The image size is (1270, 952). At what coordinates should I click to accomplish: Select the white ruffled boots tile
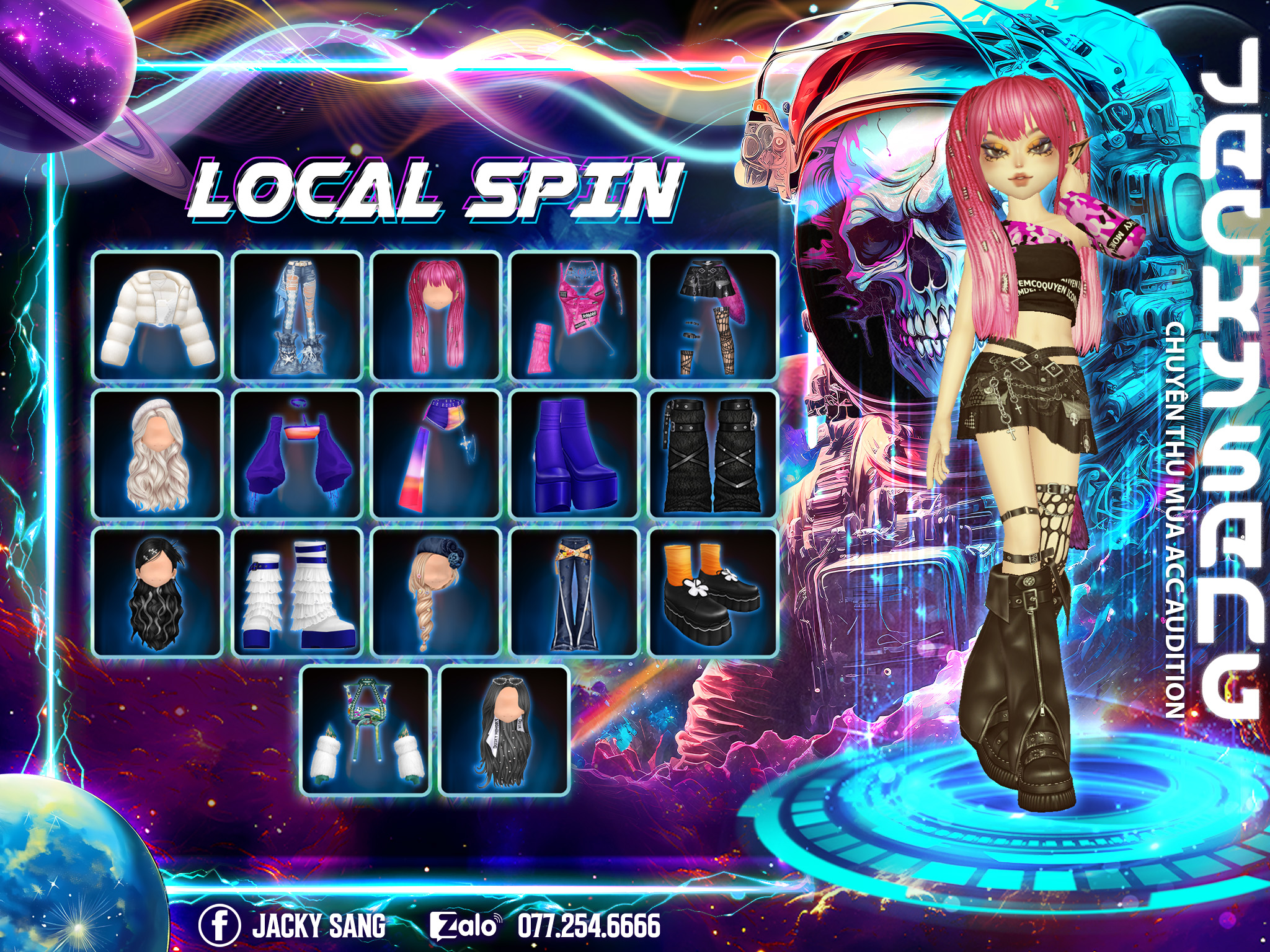pos(297,593)
